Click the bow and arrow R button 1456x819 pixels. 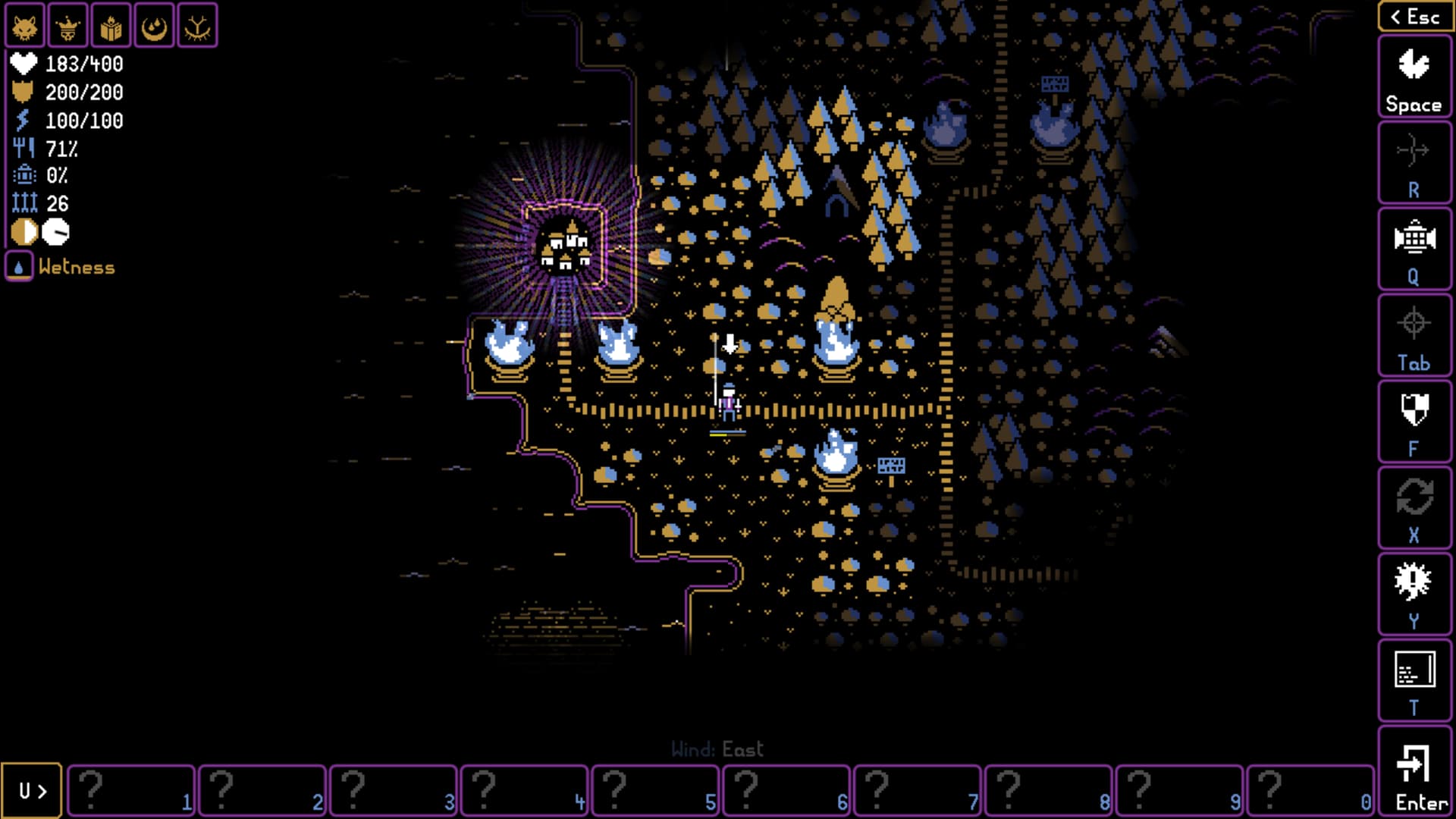(1414, 164)
